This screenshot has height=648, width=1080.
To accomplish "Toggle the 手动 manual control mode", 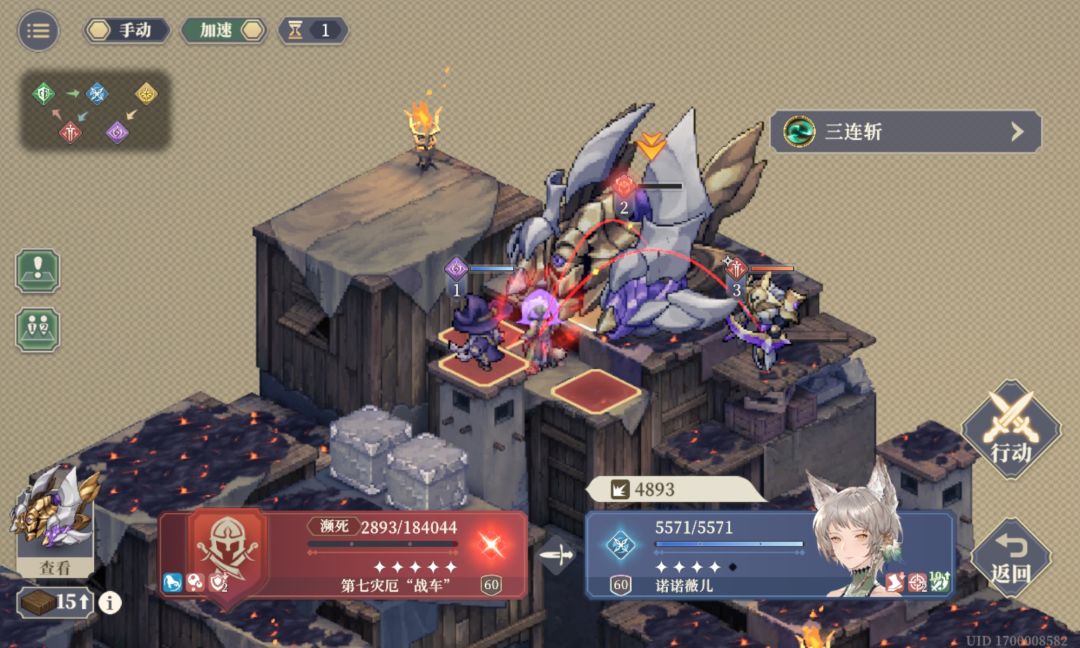I will [x=126, y=30].
